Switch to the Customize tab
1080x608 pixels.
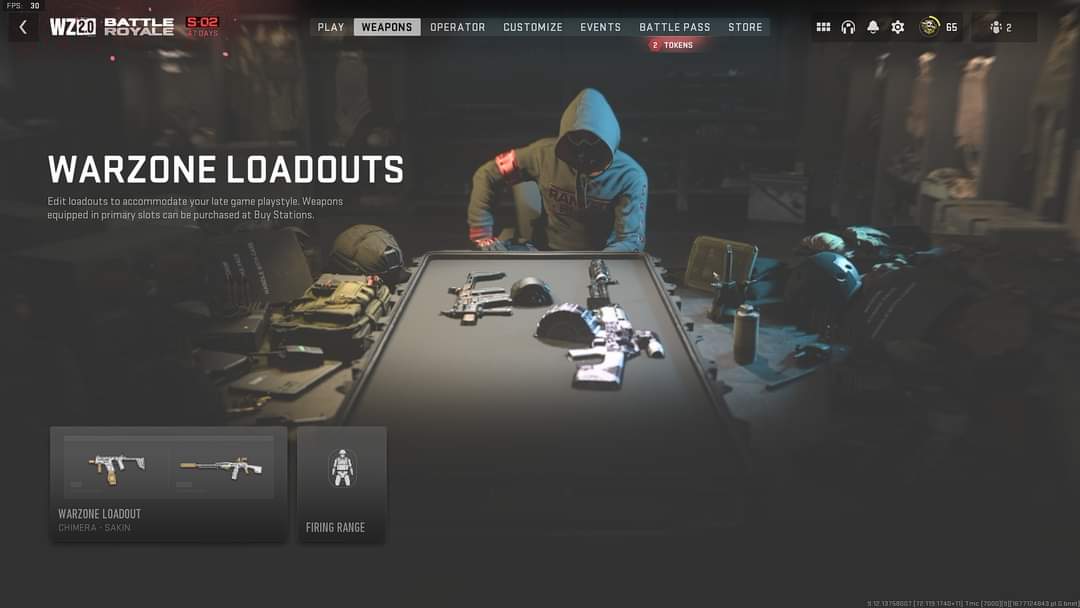coord(533,27)
